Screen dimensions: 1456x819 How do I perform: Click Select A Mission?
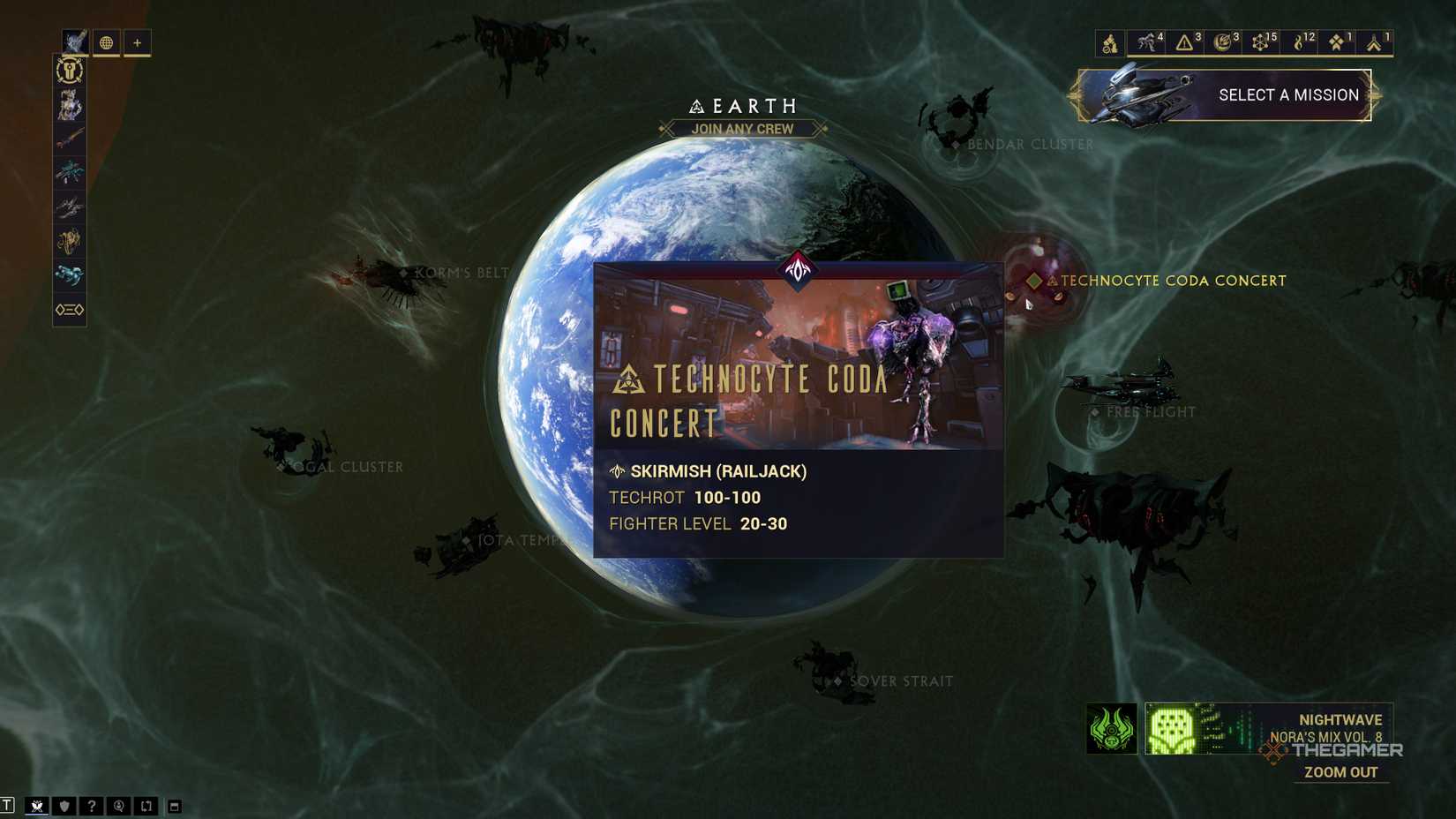[1288, 94]
